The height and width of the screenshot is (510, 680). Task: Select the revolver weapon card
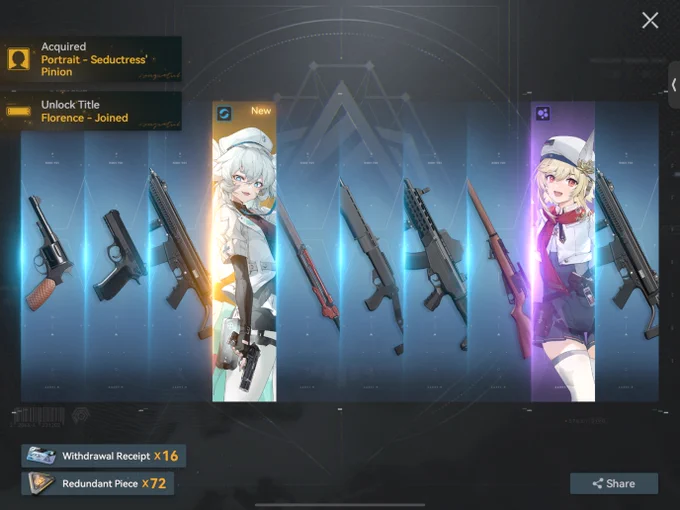52,250
